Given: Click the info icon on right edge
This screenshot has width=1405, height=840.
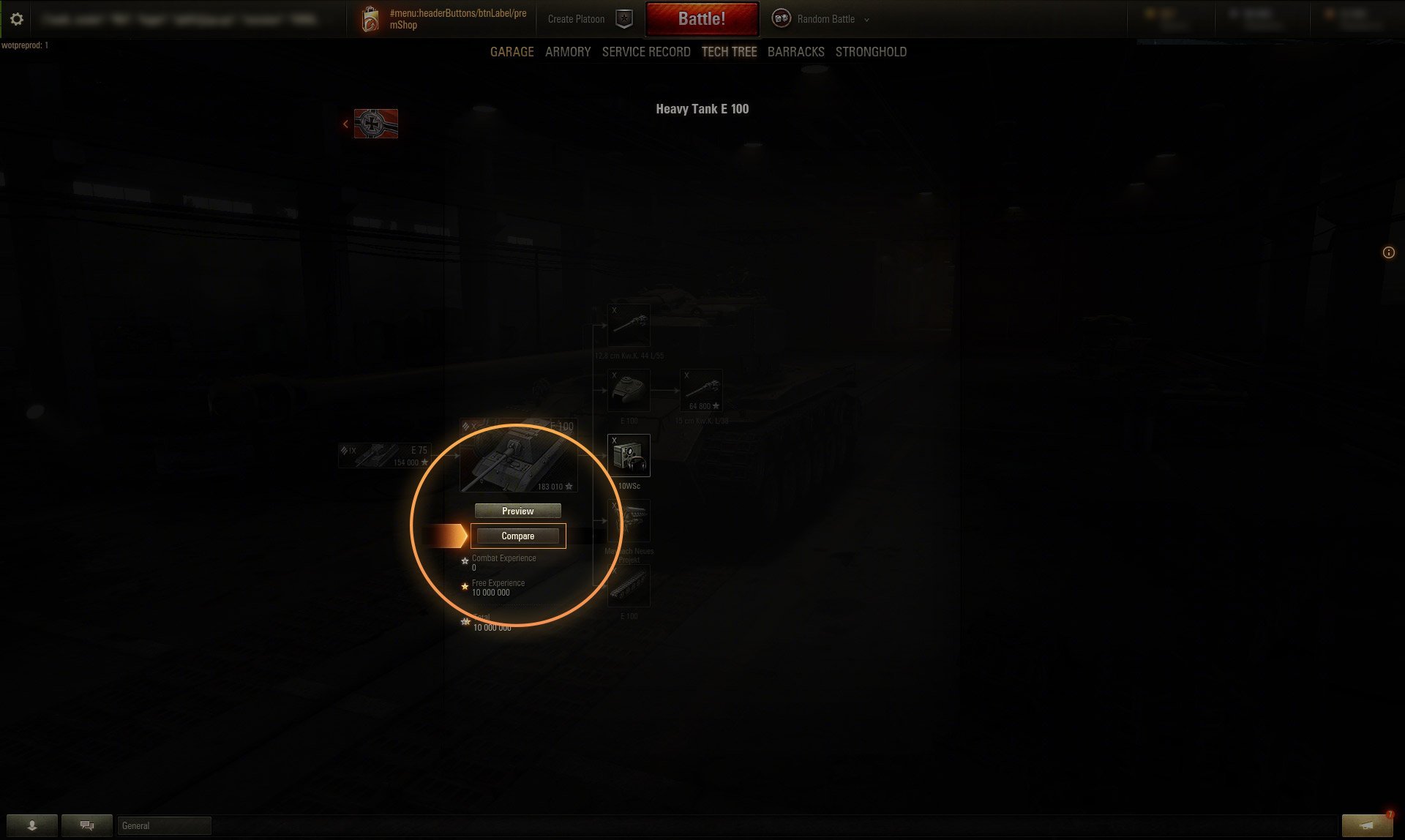Looking at the screenshot, I should pyautogui.click(x=1388, y=252).
